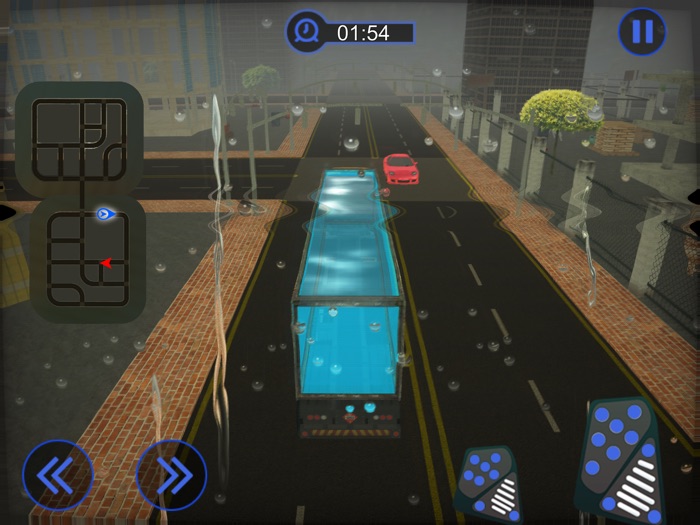Steer left with the left arrow button
Image resolution: width=700 pixels, height=525 pixels.
pyautogui.click(x=57, y=475)
